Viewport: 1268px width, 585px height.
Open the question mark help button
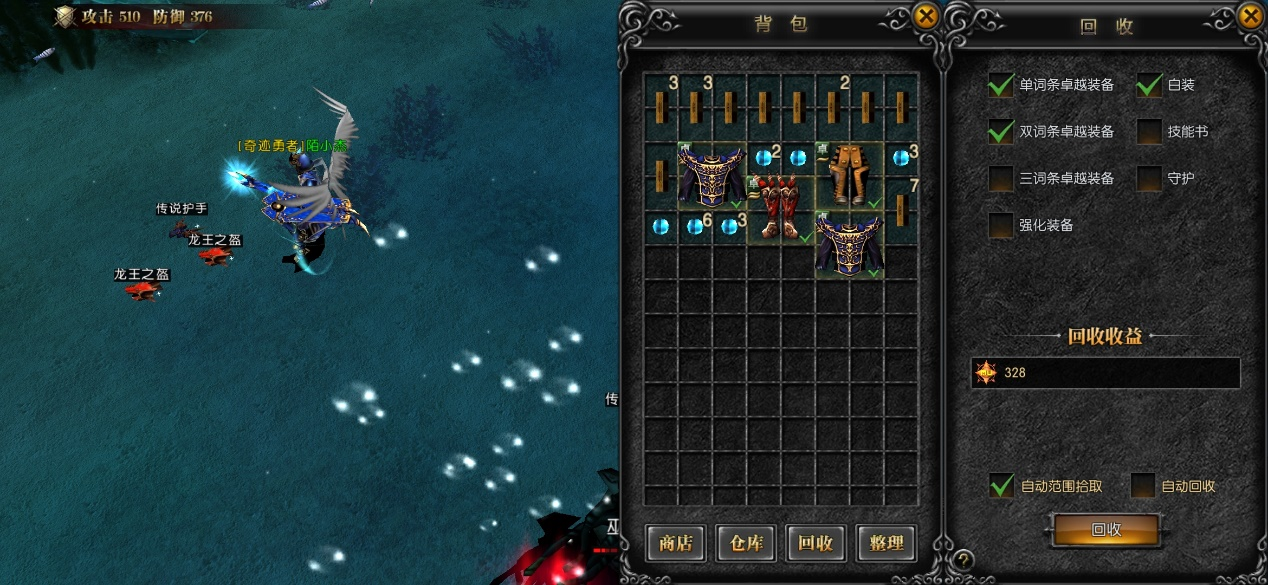point(963,560)
